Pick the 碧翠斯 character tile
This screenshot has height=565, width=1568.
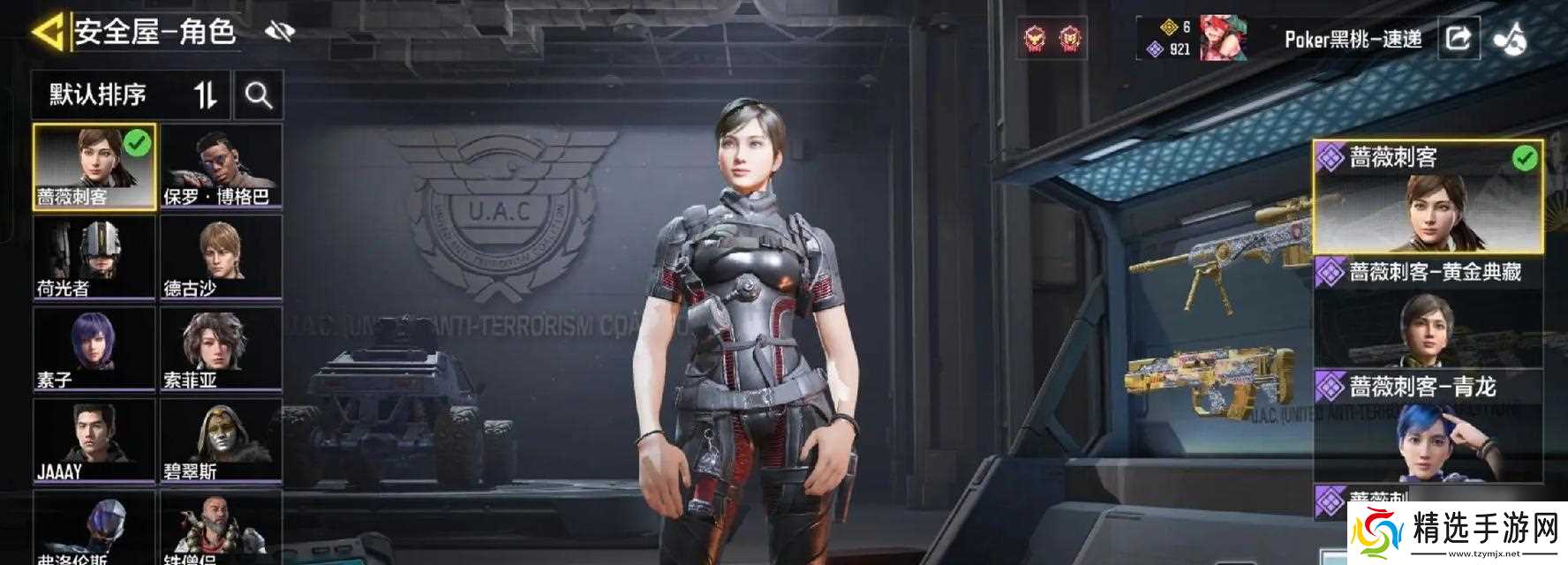tap(221, 441)
